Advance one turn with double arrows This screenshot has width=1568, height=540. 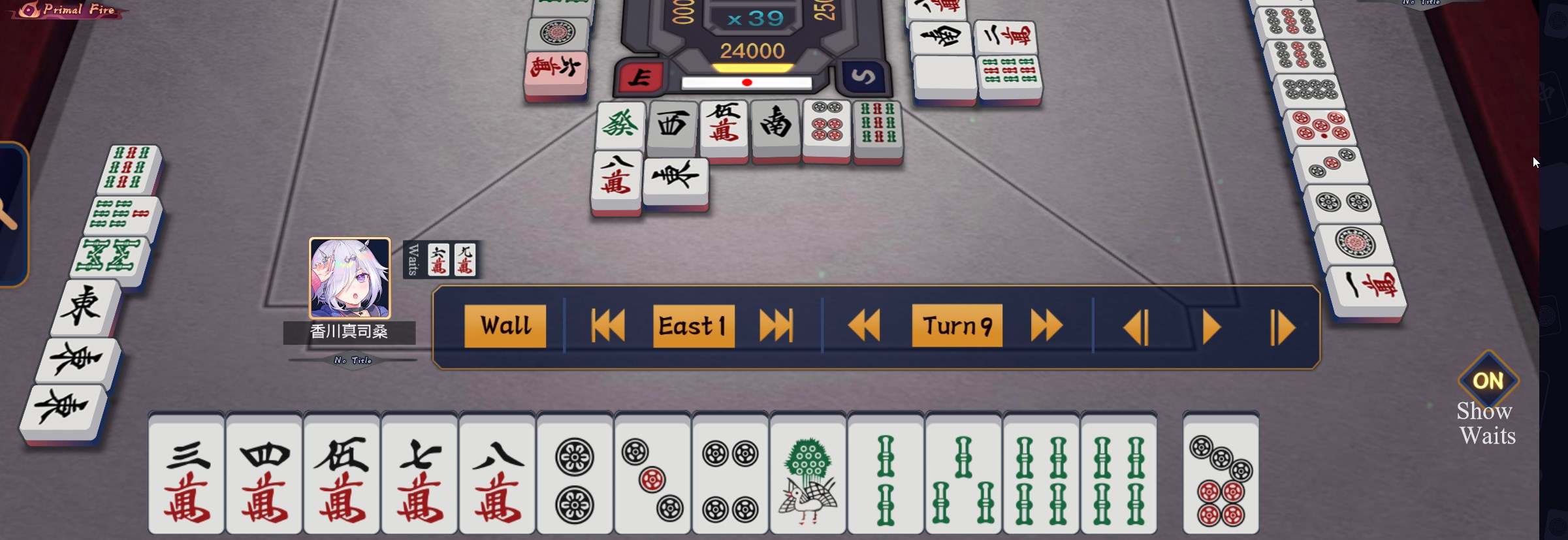[1046, 326]
